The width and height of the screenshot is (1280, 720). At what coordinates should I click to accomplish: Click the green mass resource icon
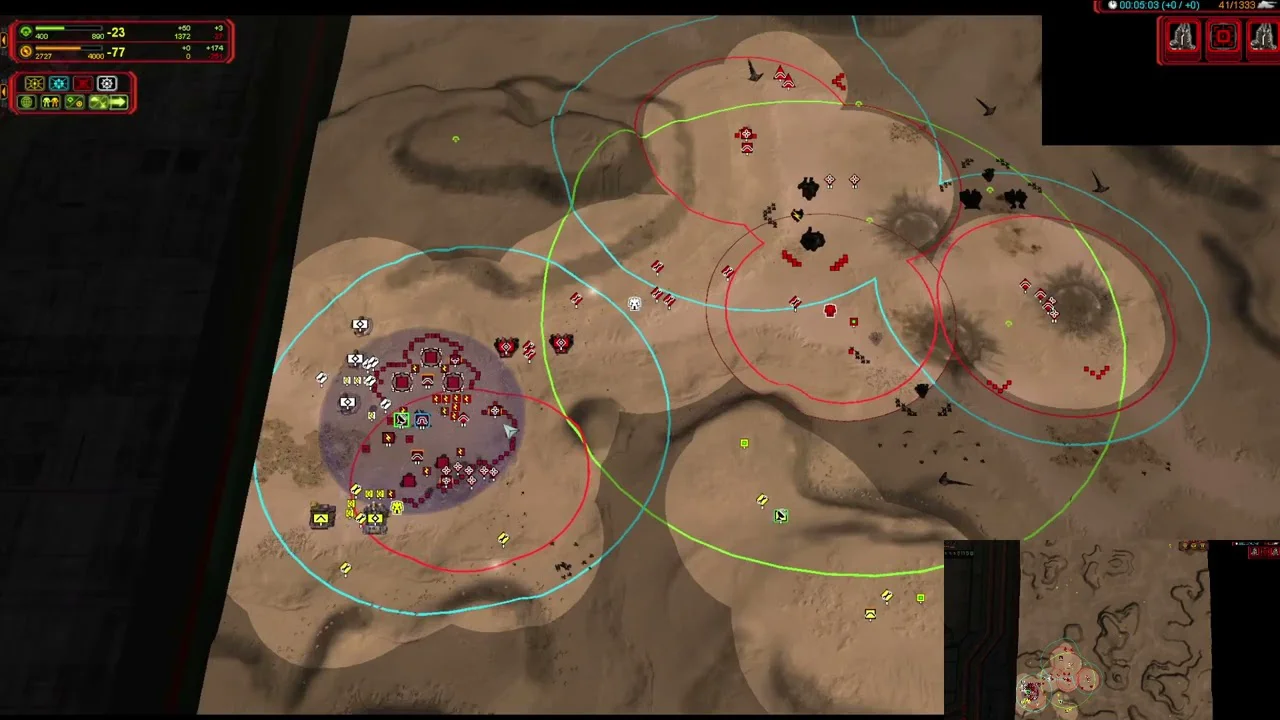26,32
